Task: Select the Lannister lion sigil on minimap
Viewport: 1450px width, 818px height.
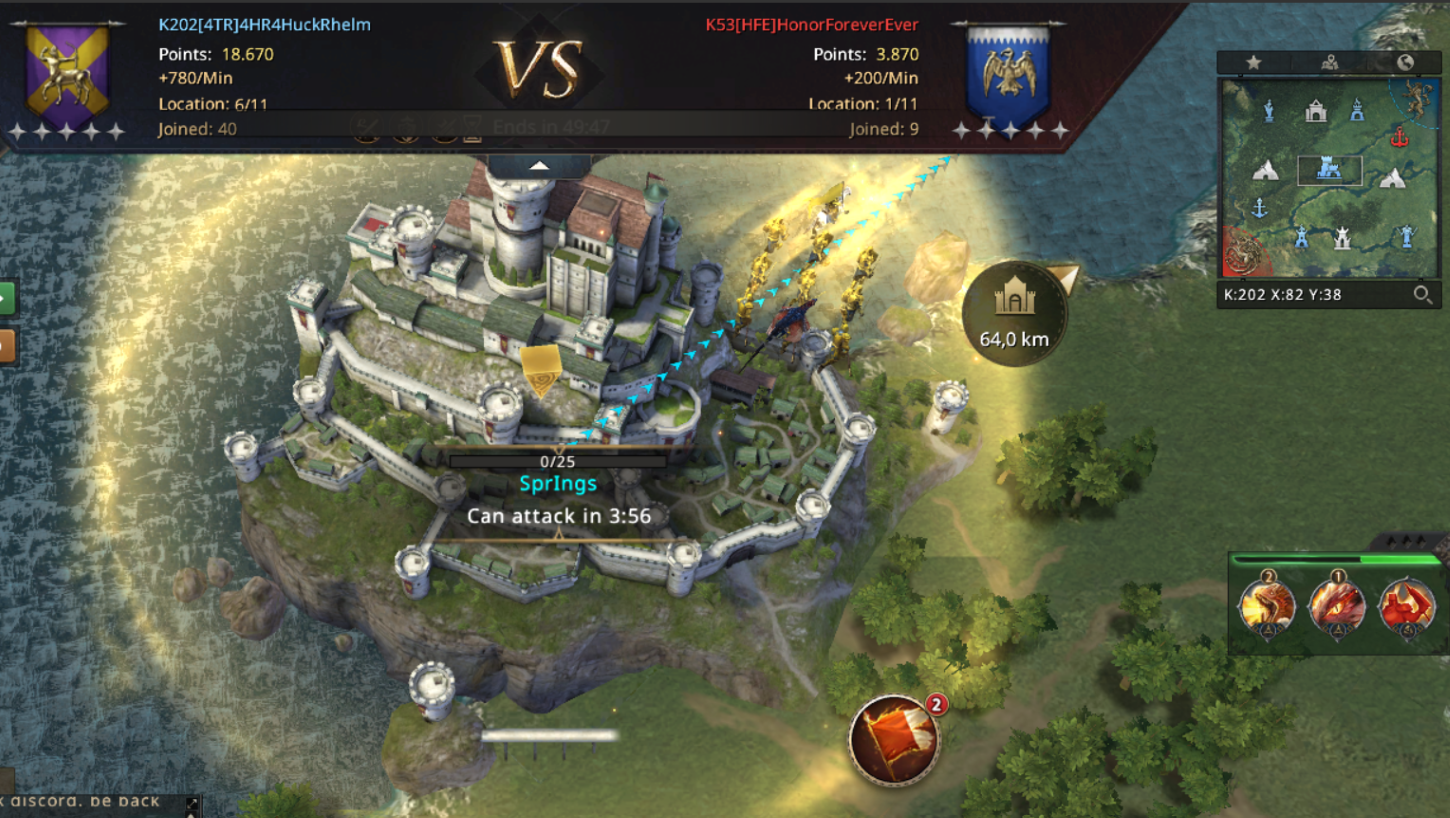Action: [1416, 96]
